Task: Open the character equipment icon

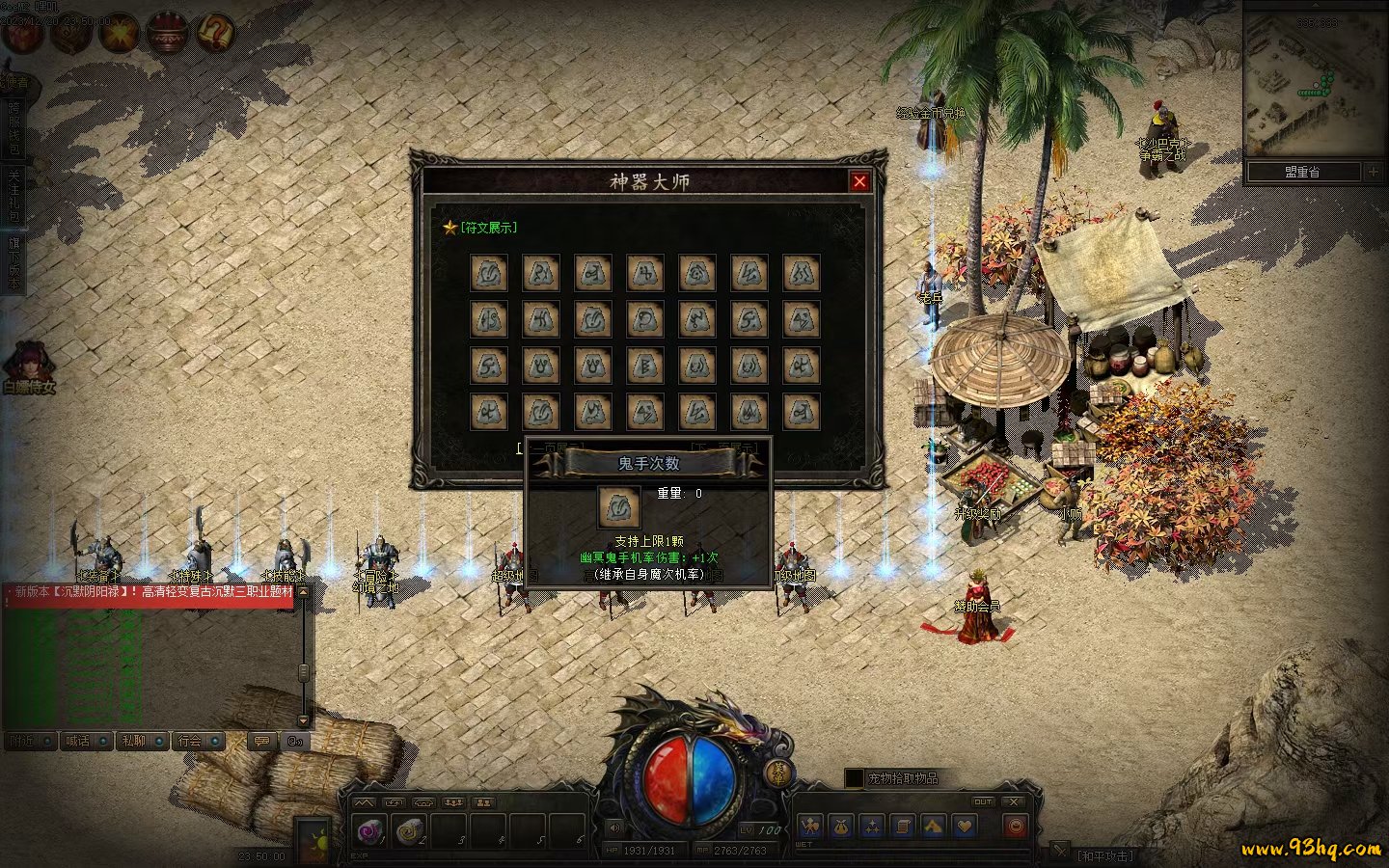Action: coord(810,827)
